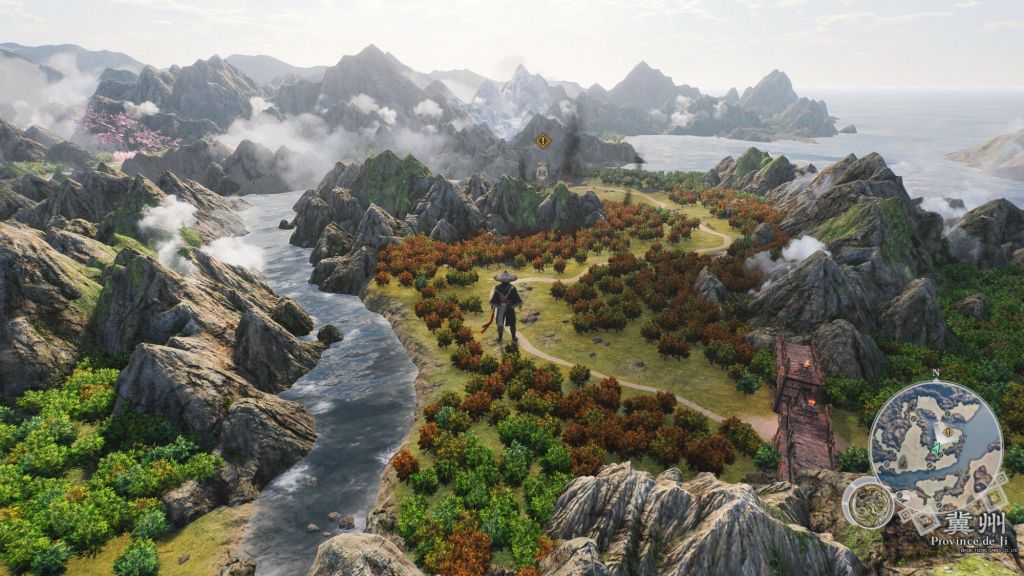Select the gold diamond objective marker above the mountains
Image resolution: width=1024 pixels, height=576 pixels.
point(543,141)
